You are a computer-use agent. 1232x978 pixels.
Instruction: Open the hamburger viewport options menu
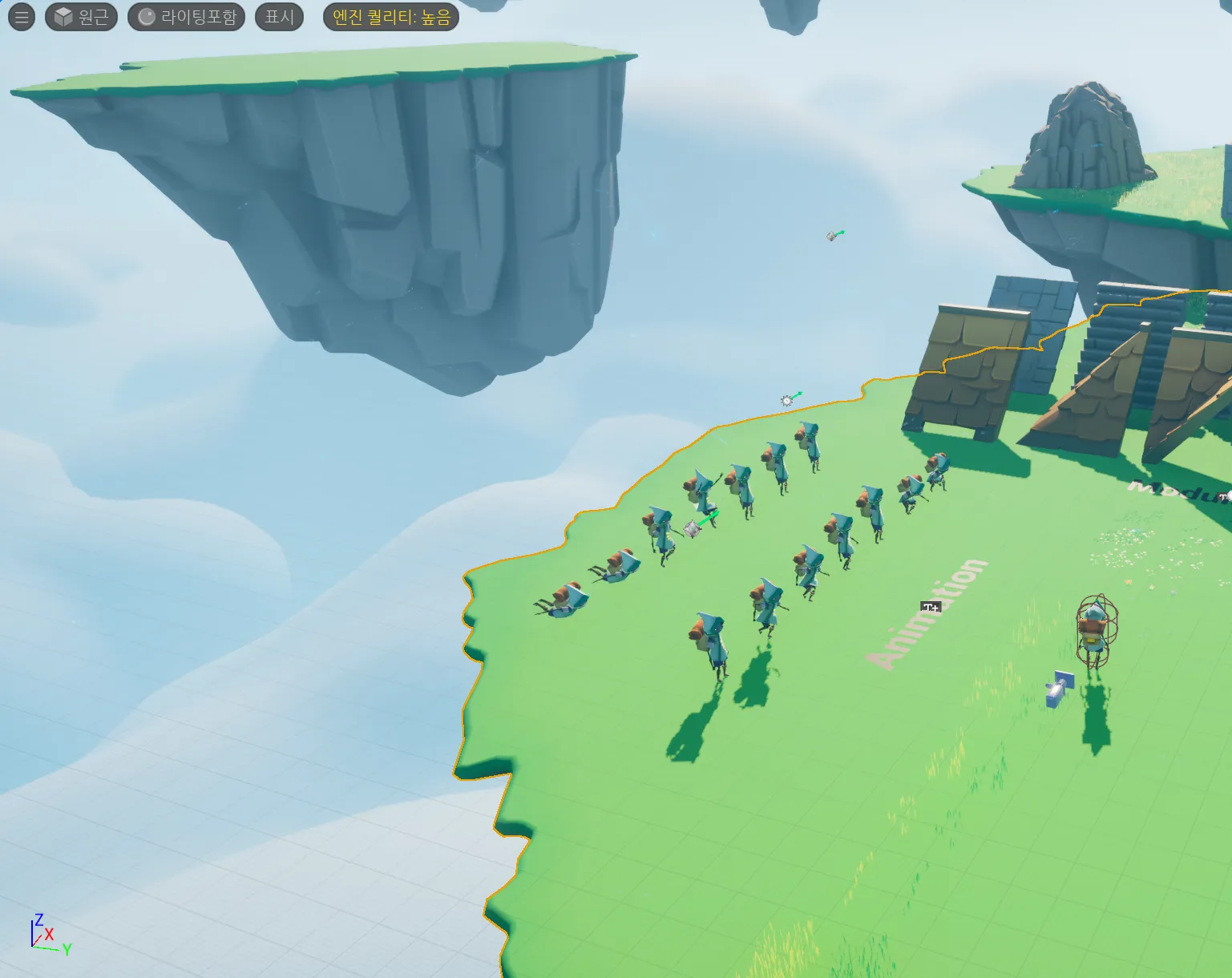tap(22, 17)
